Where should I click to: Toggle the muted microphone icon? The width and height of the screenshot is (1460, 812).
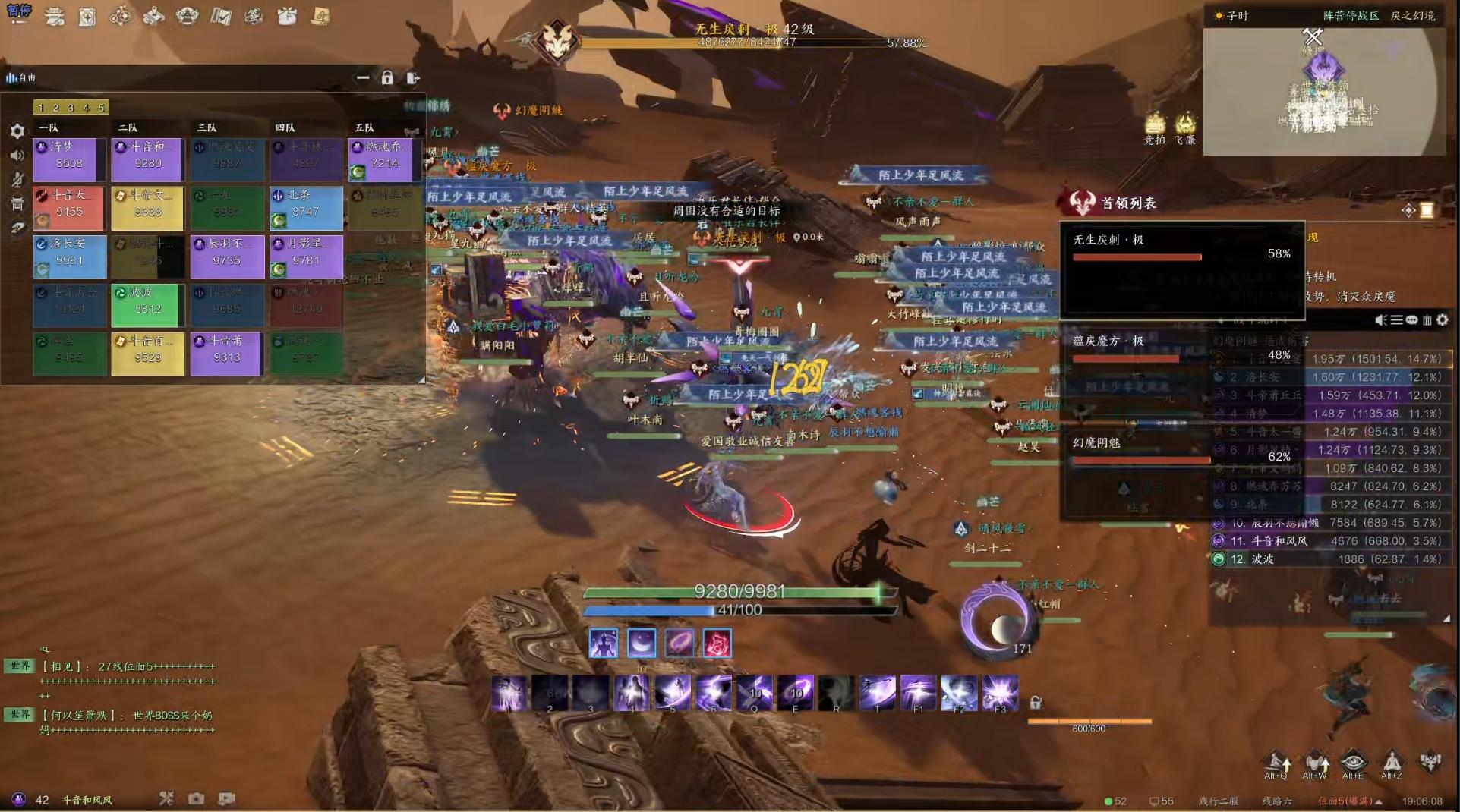point(17,180)
